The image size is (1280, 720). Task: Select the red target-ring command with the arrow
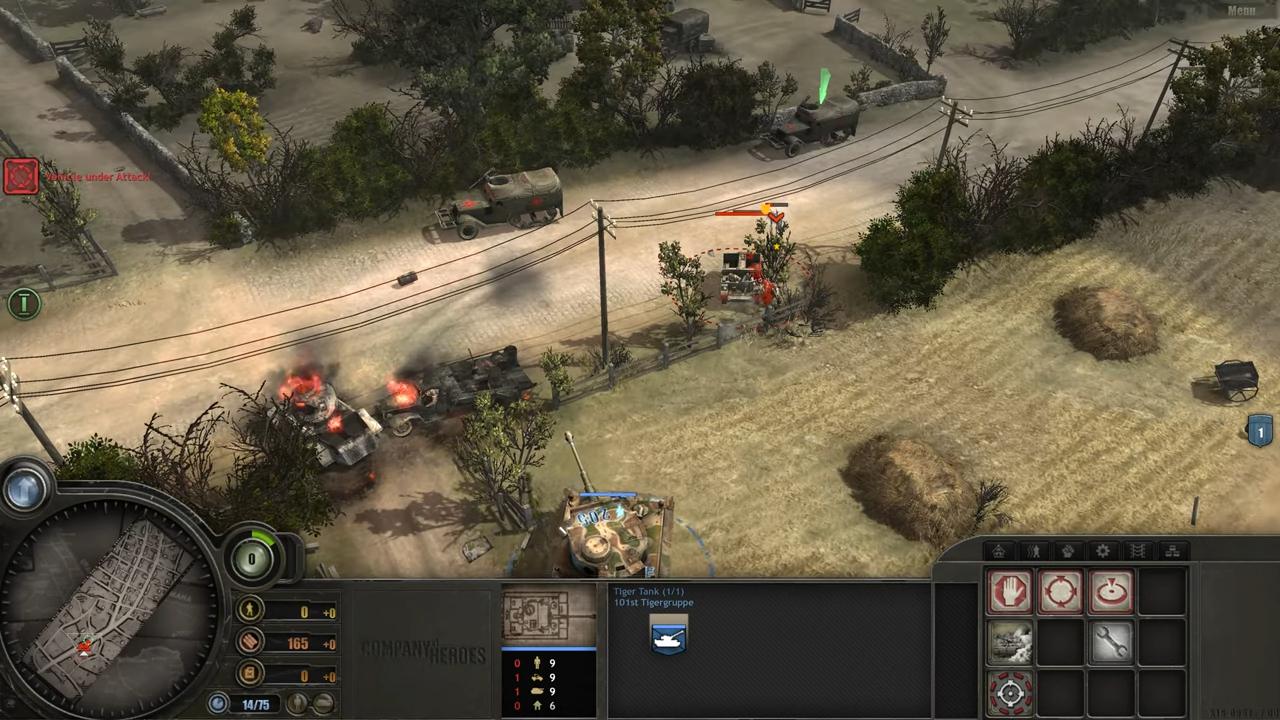1111,592
